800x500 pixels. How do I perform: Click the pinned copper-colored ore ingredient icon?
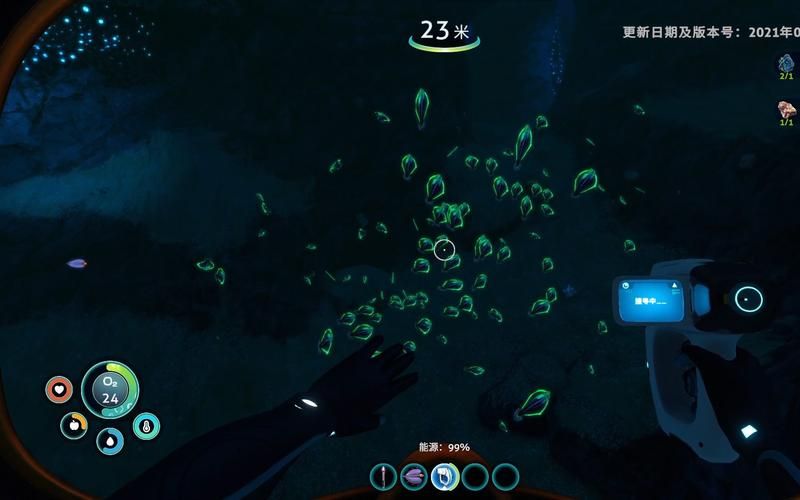click(786, 109)
